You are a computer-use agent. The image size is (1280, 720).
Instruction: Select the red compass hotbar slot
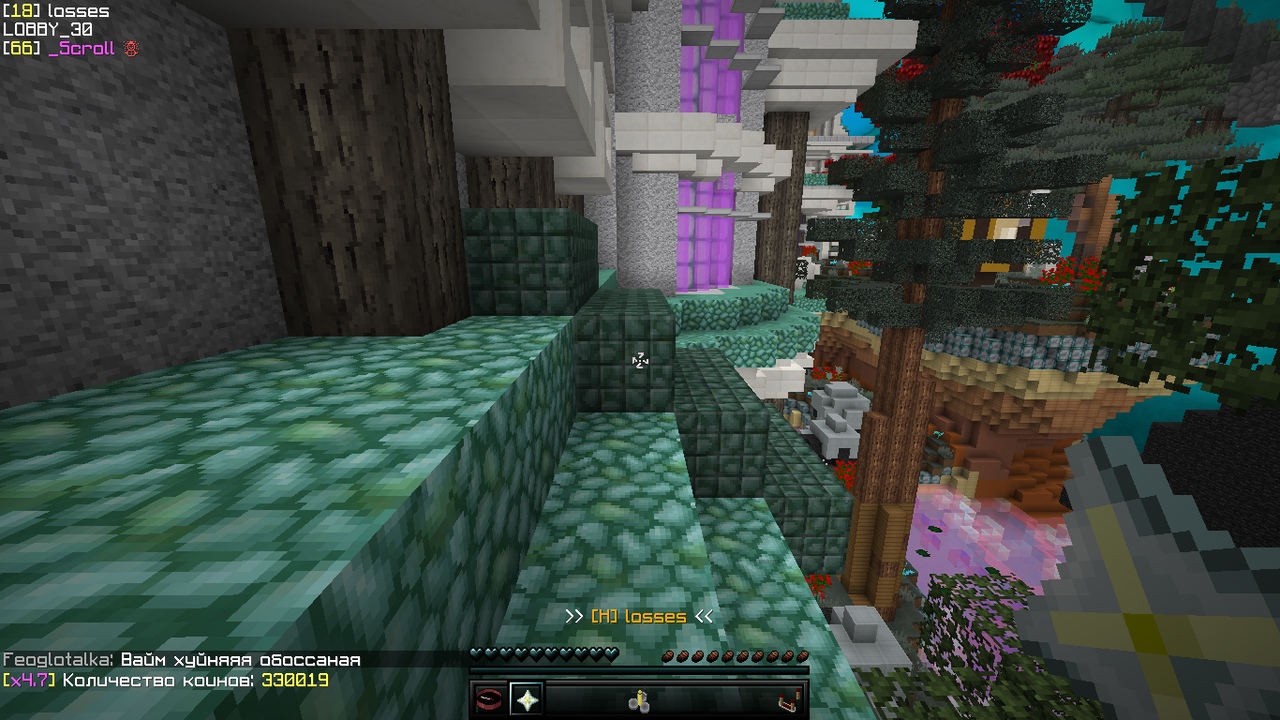point(489,699)
